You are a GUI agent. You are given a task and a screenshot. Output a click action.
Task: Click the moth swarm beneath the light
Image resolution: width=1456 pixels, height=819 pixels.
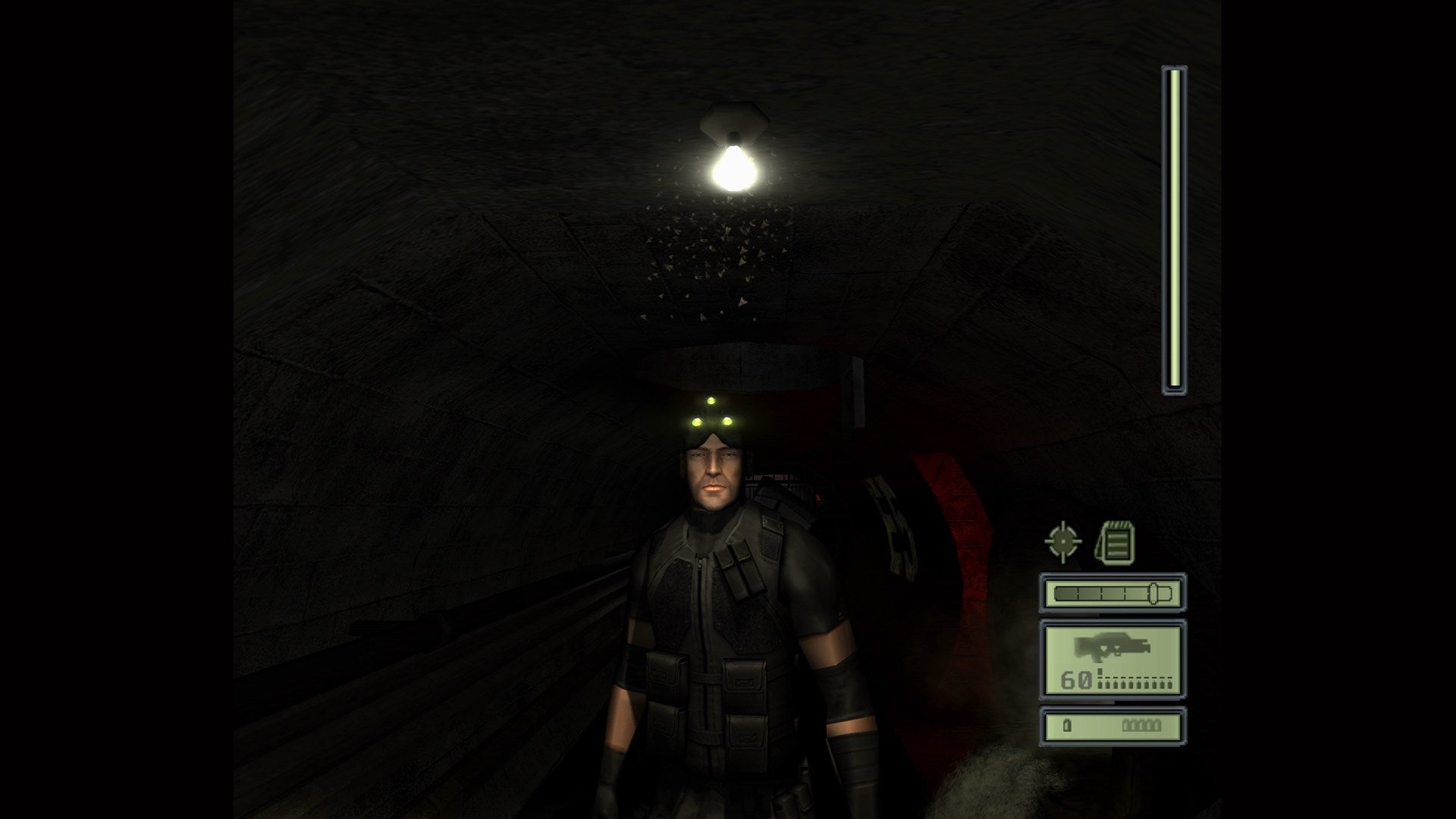click(x=724, y=243)
